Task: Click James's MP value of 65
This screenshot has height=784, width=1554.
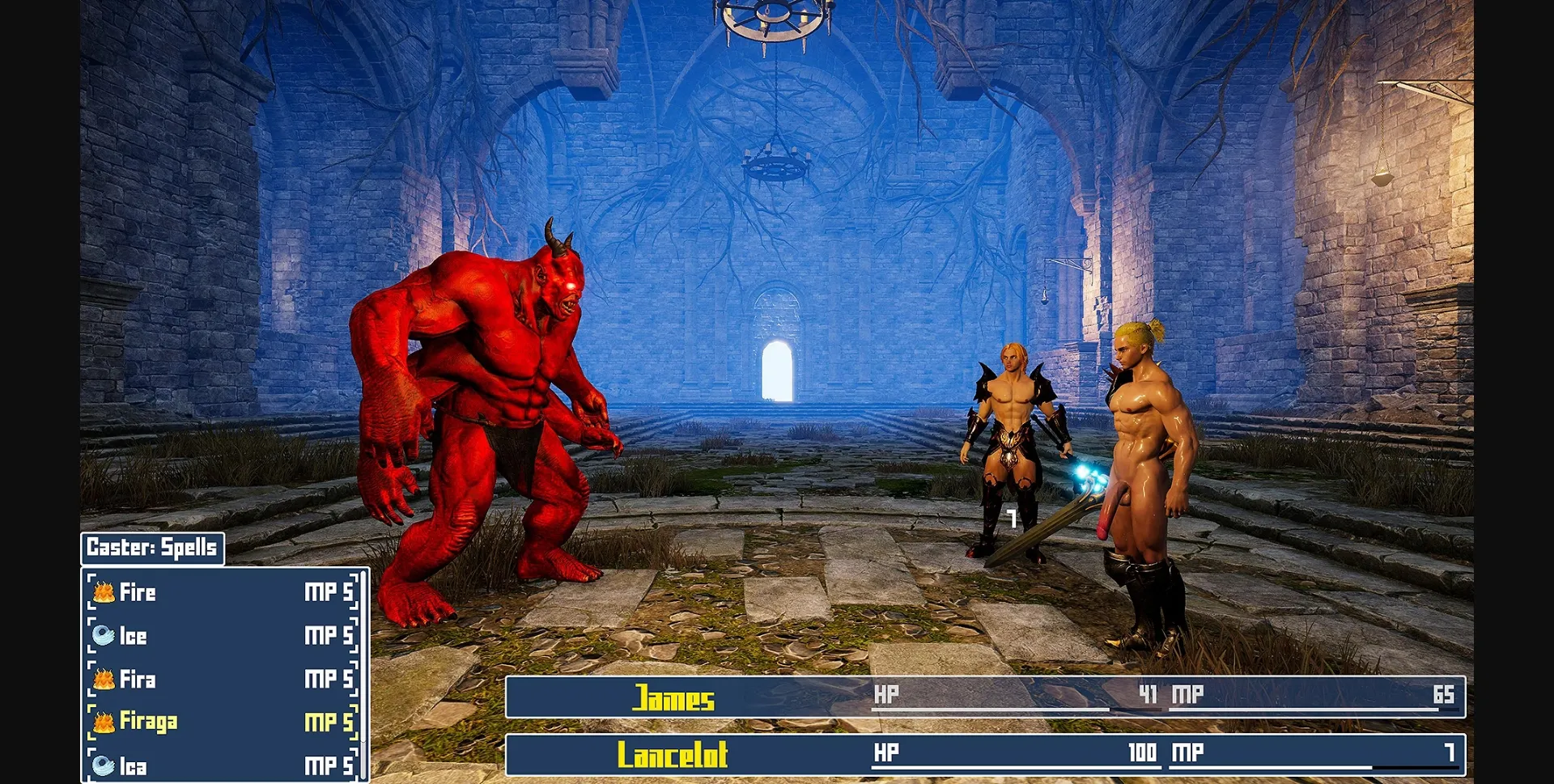Action: (1446, 694)
